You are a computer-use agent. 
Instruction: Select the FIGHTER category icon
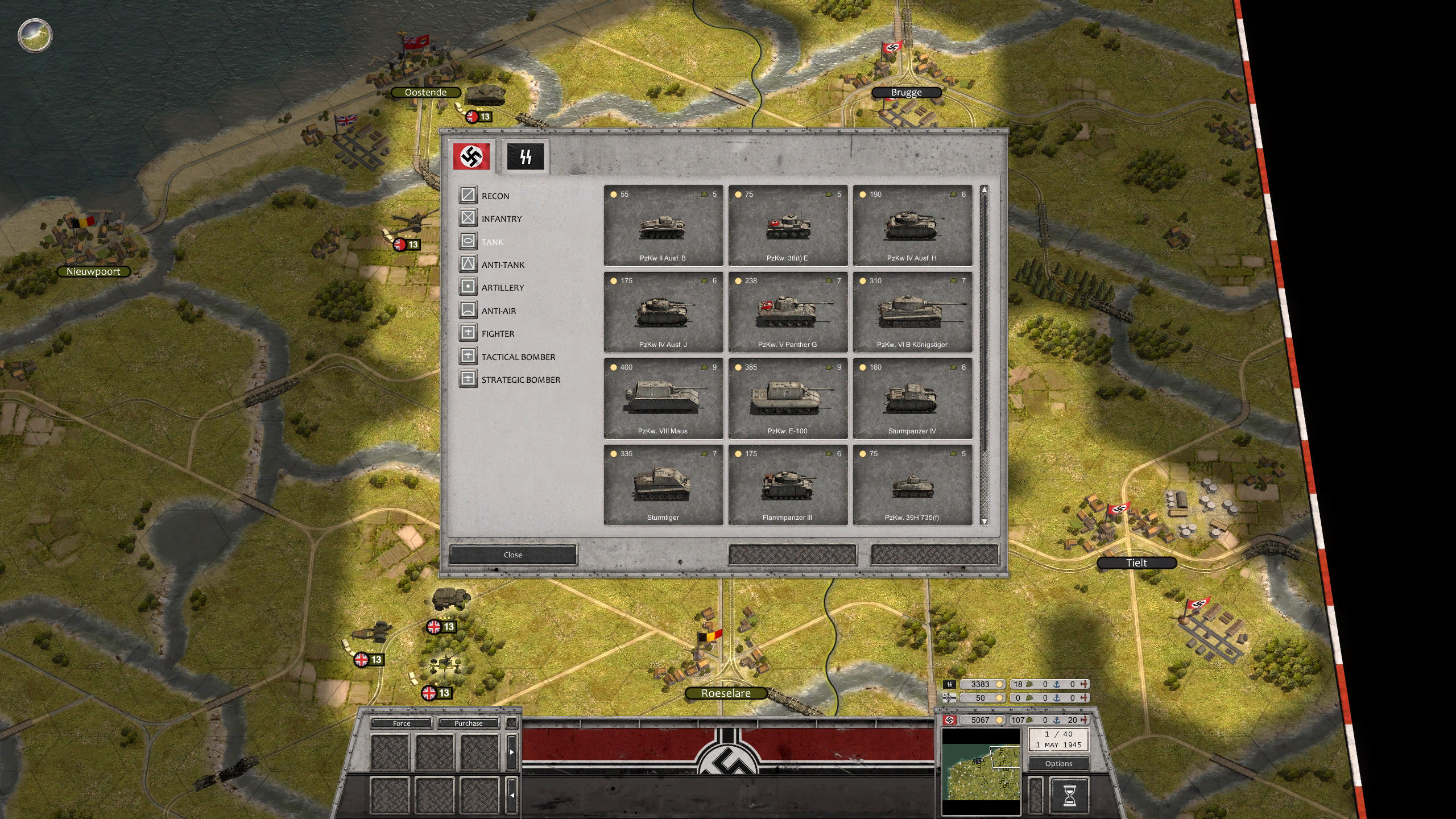[468, 333]
